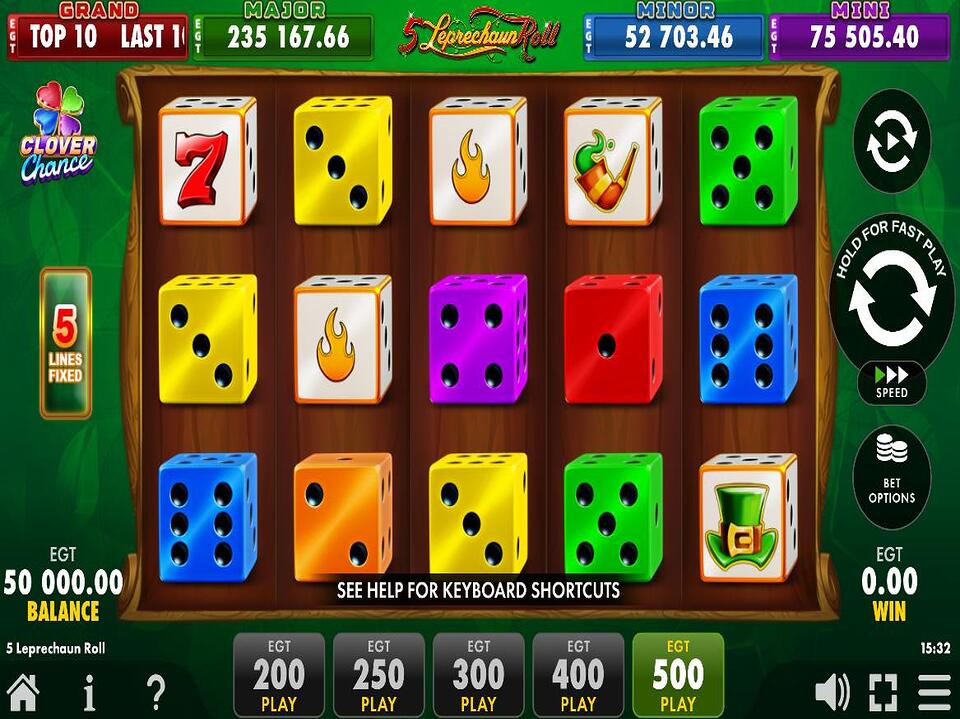View the Grand jackpot panel
The height and width of the screenshot is (719, 960).
coord(97,36)
